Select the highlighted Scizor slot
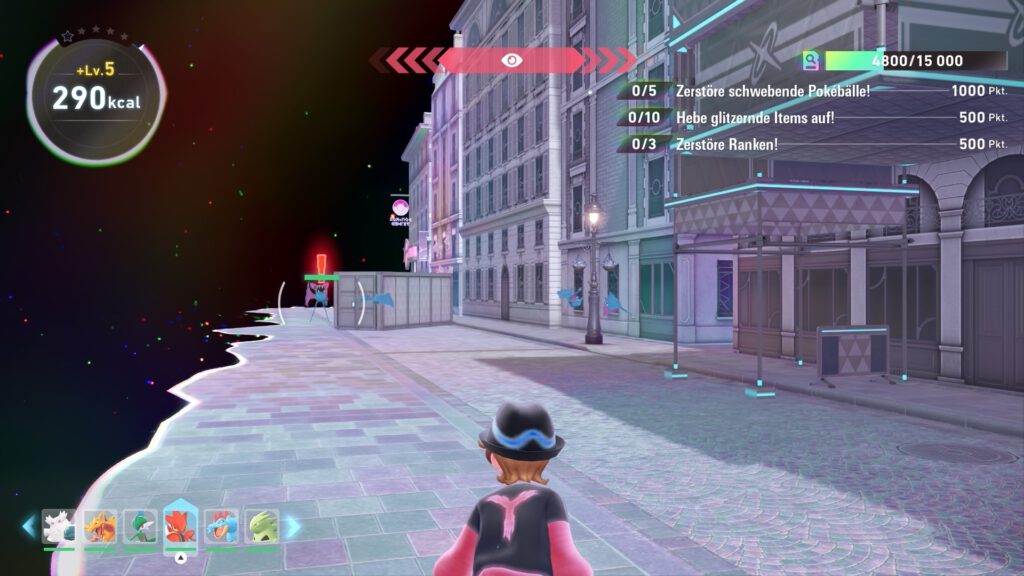 coord(180,526)
